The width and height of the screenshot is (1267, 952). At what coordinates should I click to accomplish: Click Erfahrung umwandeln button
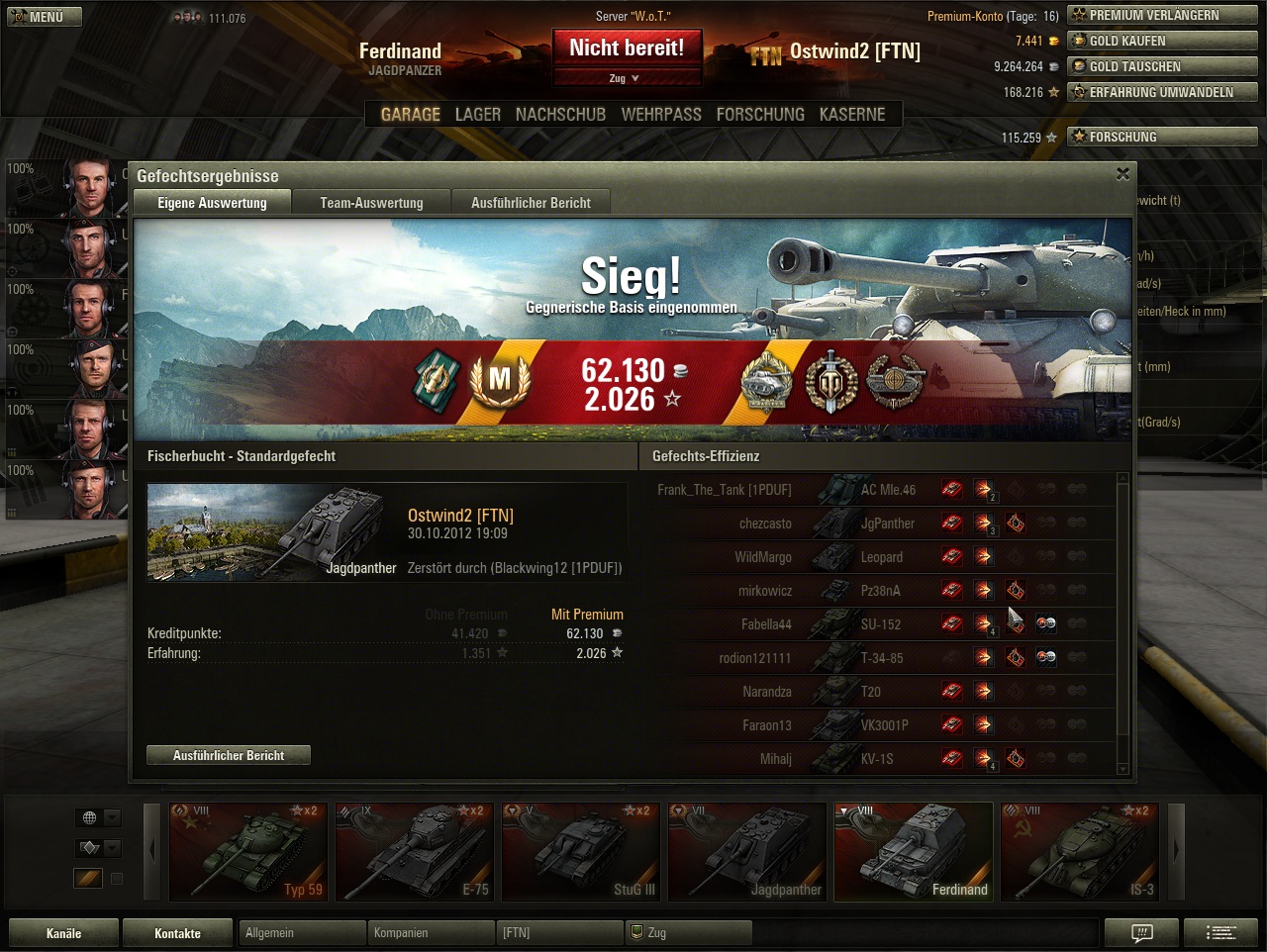(x=1162, y=92)
